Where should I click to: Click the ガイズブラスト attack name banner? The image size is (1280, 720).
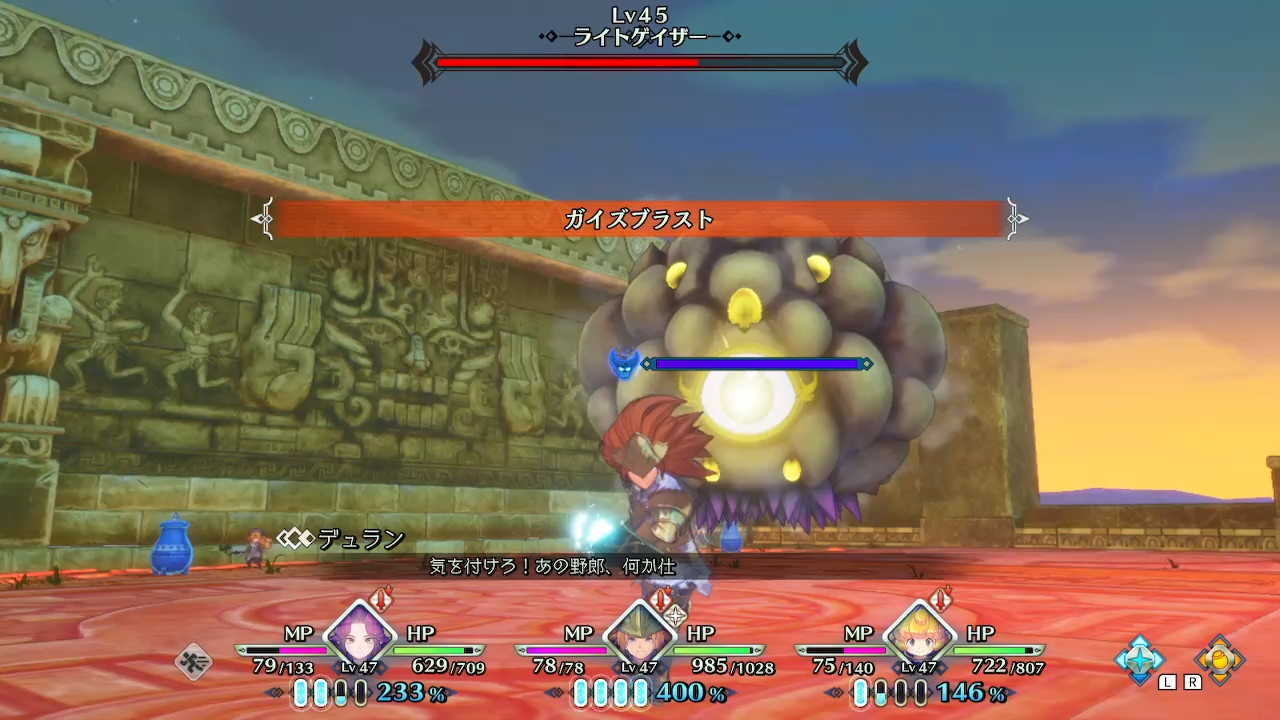[x=640, y=219]
